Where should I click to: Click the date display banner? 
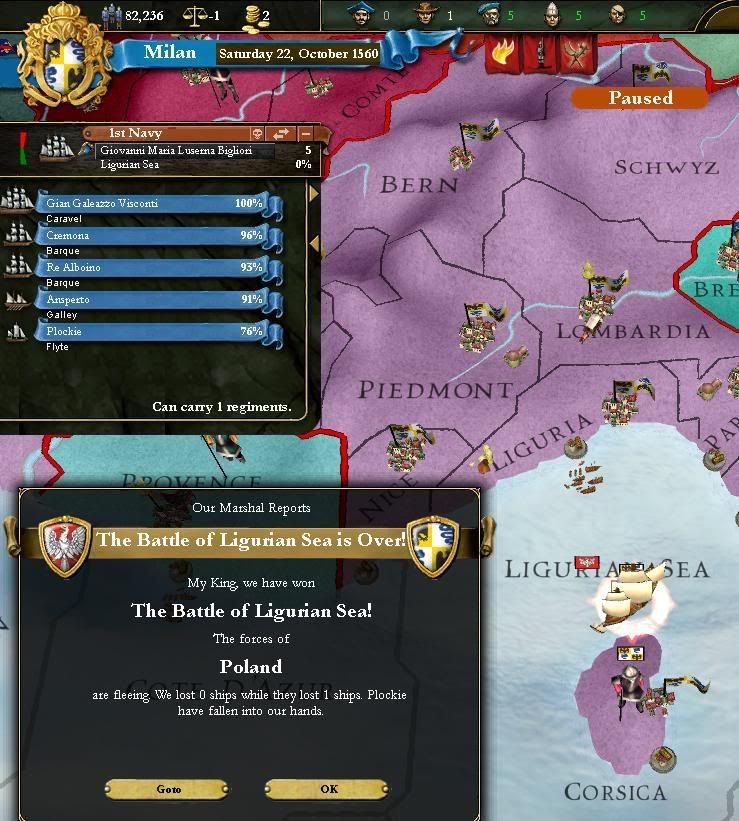pyautogui.click(x=296, y=53)
